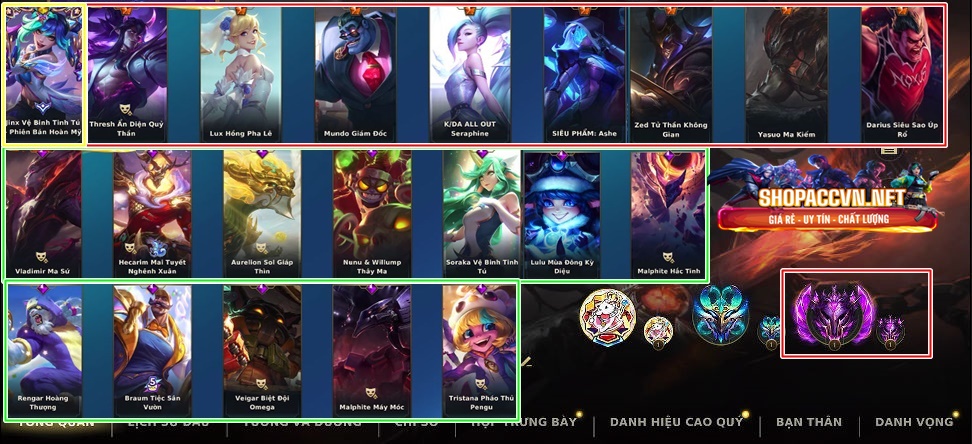The image size is (972, 444).
Task: Pick the K/DA ALL OUT Seraphine skin
Action: click(x=470, y=75)
